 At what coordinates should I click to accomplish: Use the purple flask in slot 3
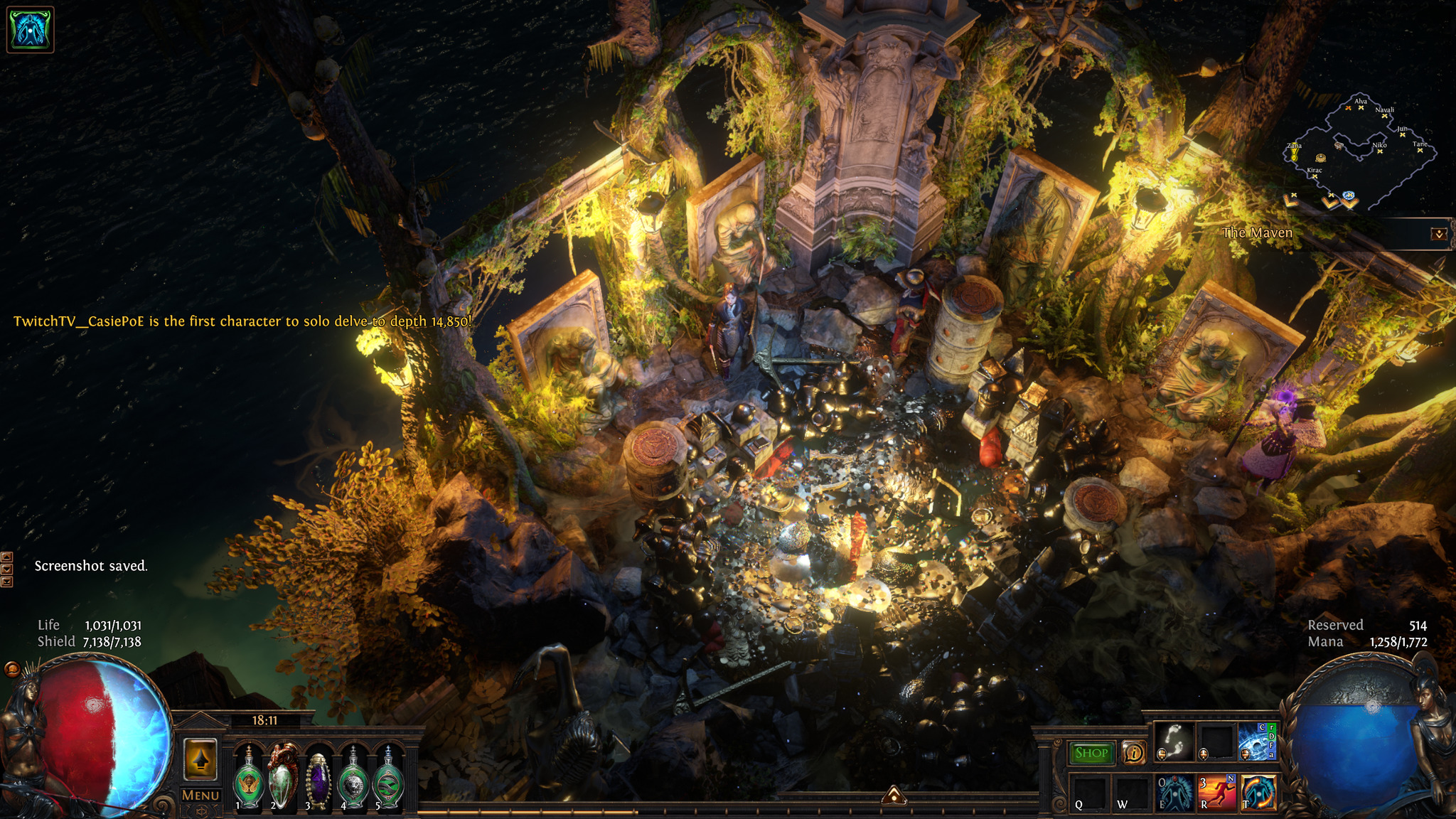318,780
